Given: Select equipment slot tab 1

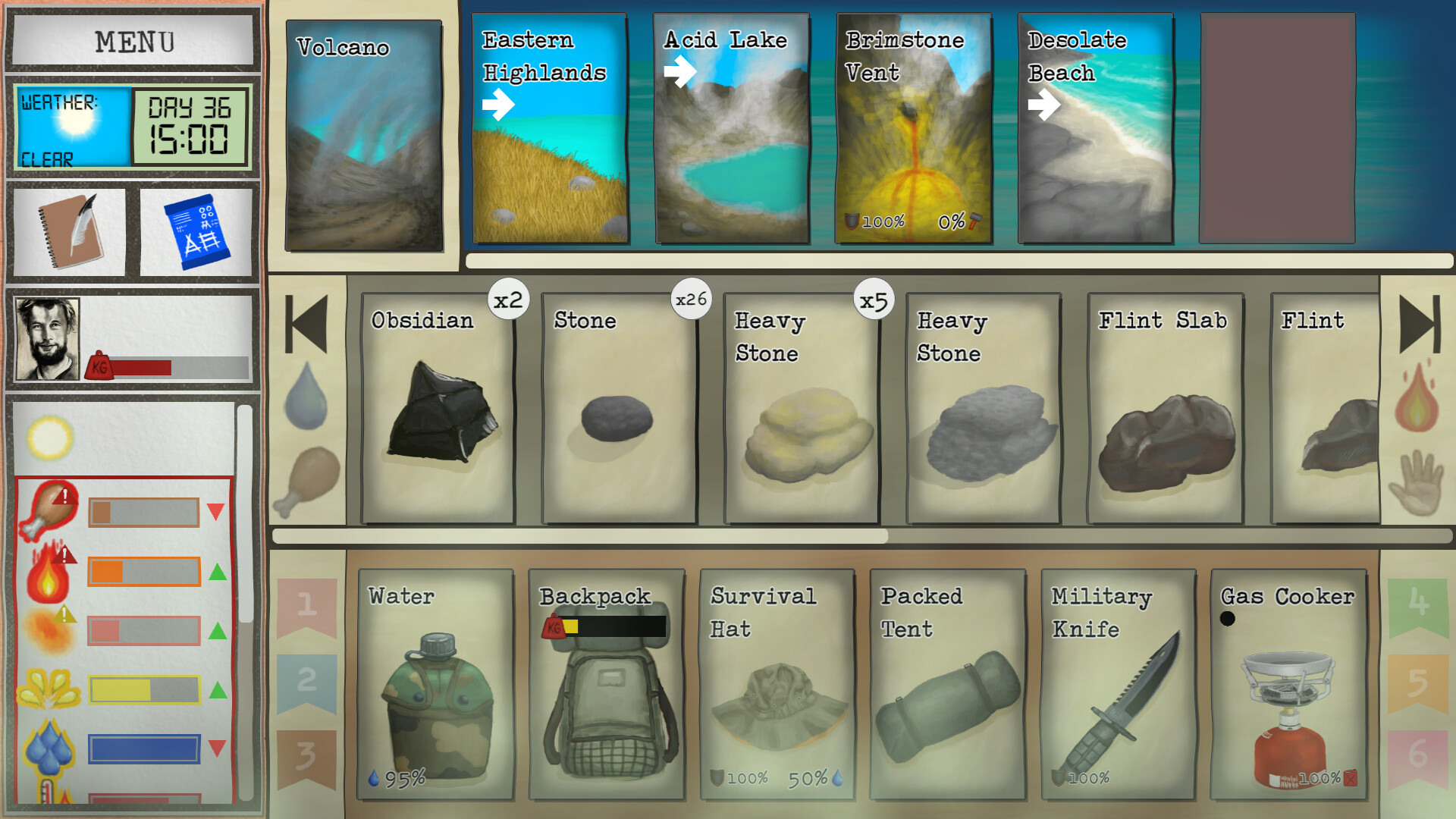Looking at the screenshot, I should [307, 603].
